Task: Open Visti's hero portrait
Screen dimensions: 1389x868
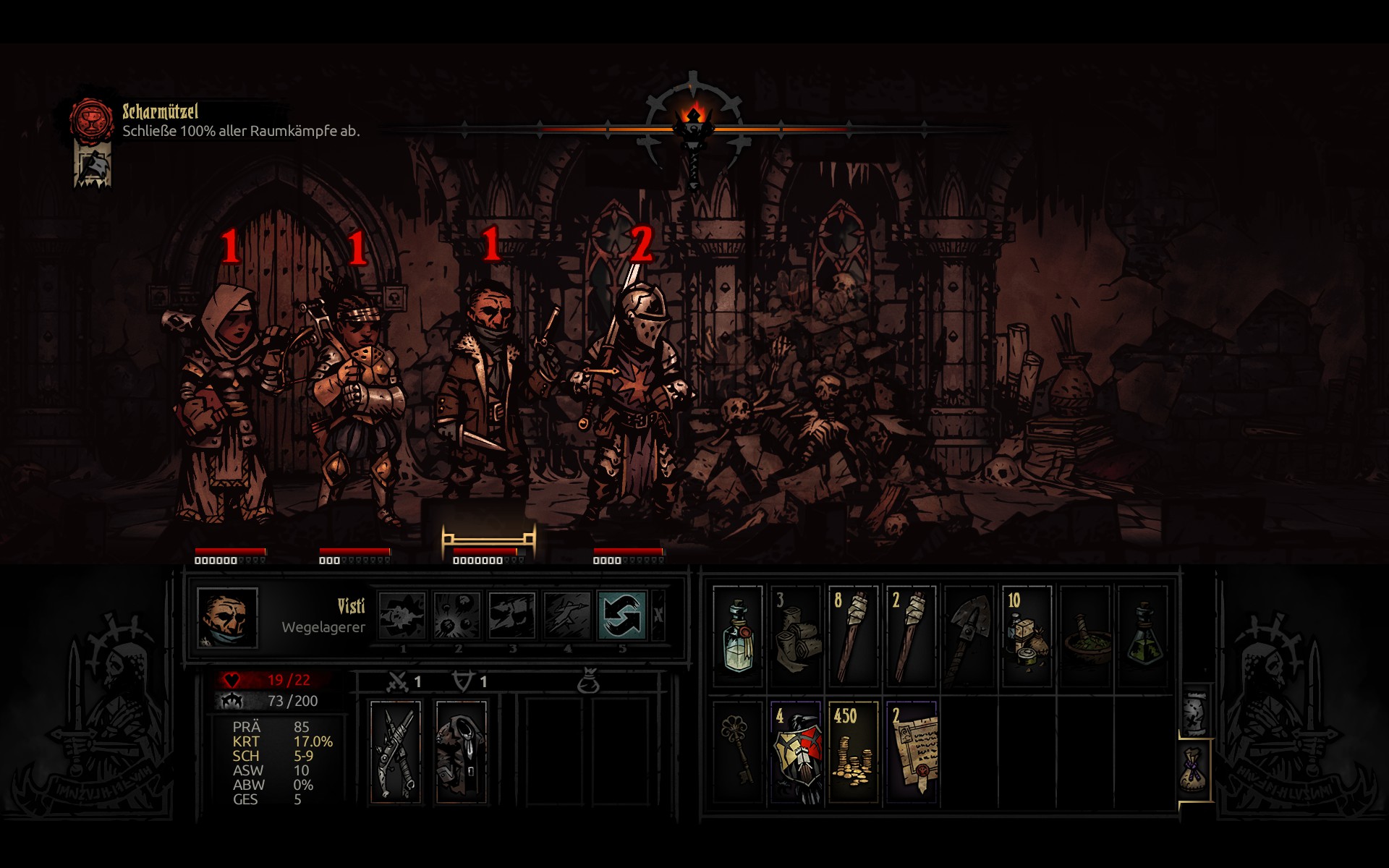Action: click(x=227, y=617)
